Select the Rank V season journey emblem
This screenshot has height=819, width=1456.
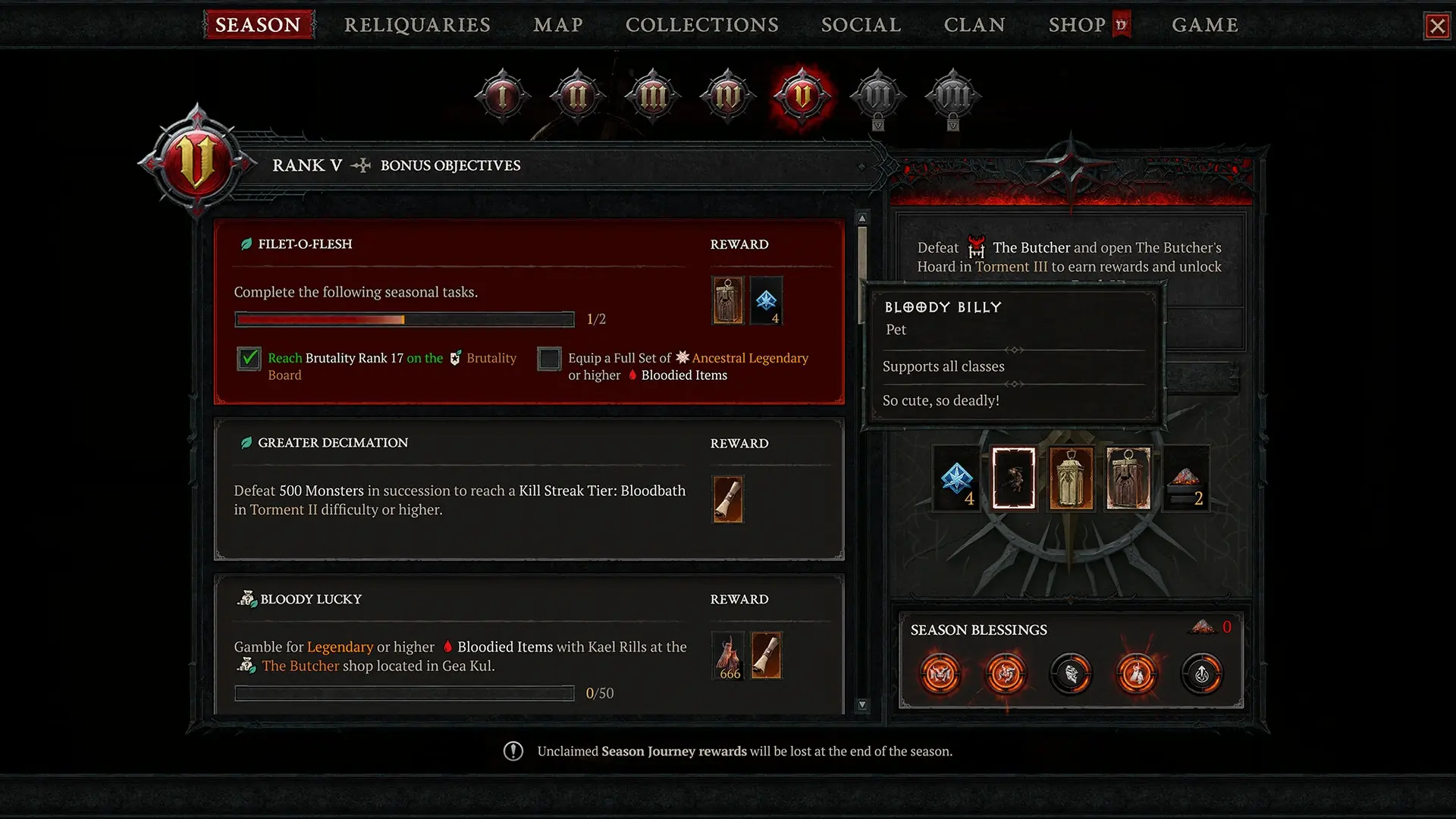pos(802,96)
